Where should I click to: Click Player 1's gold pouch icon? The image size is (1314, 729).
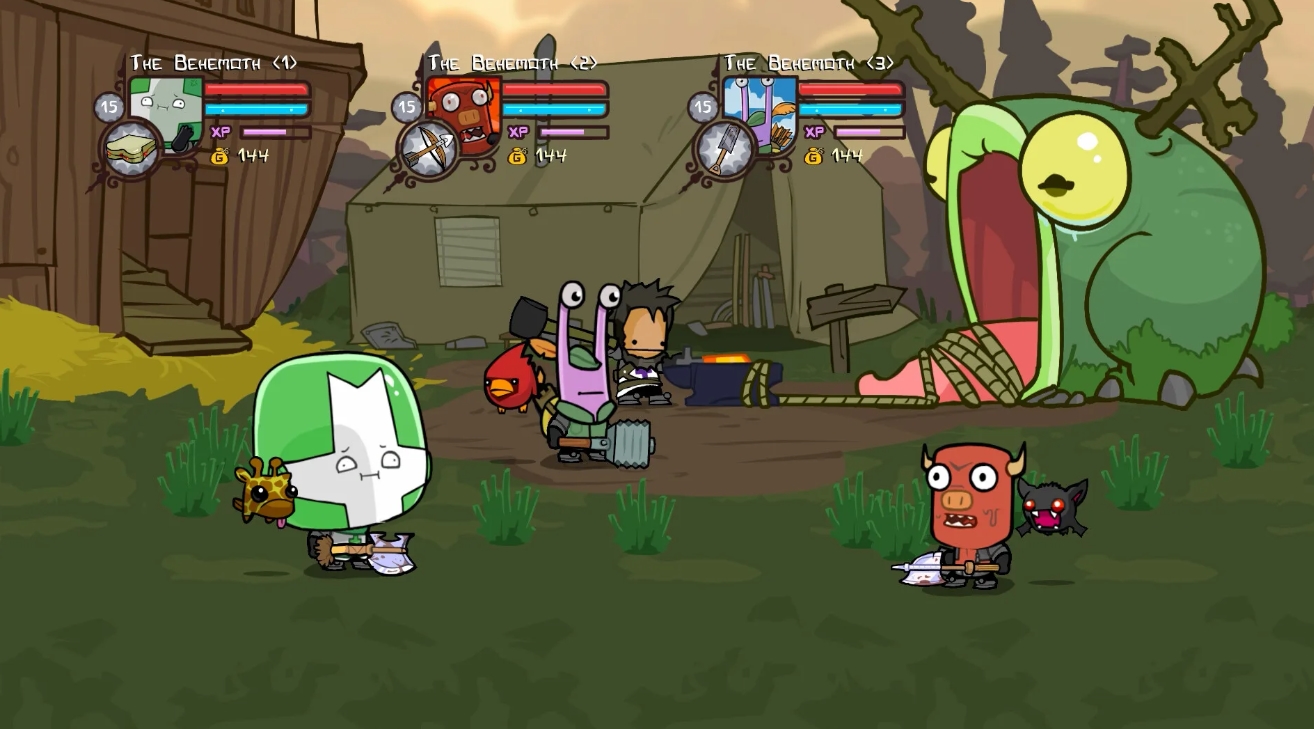217,156
